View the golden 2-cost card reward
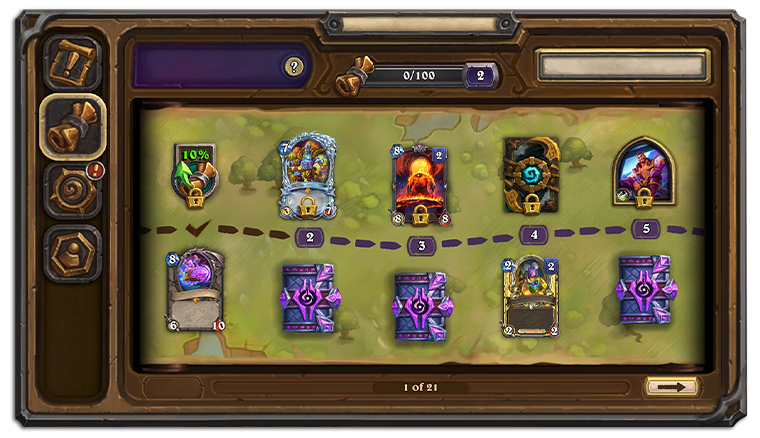This screenshot has height=438, width=760. coord(531,296)
